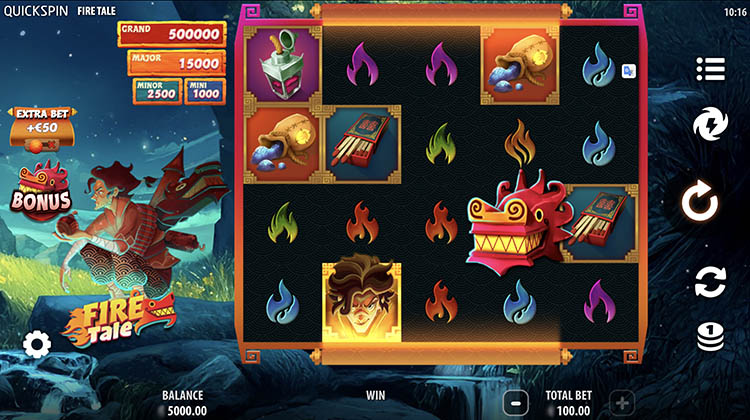Increase total bet with the plus button
Viewport: 750px width, 420px height.
[621, 402]
